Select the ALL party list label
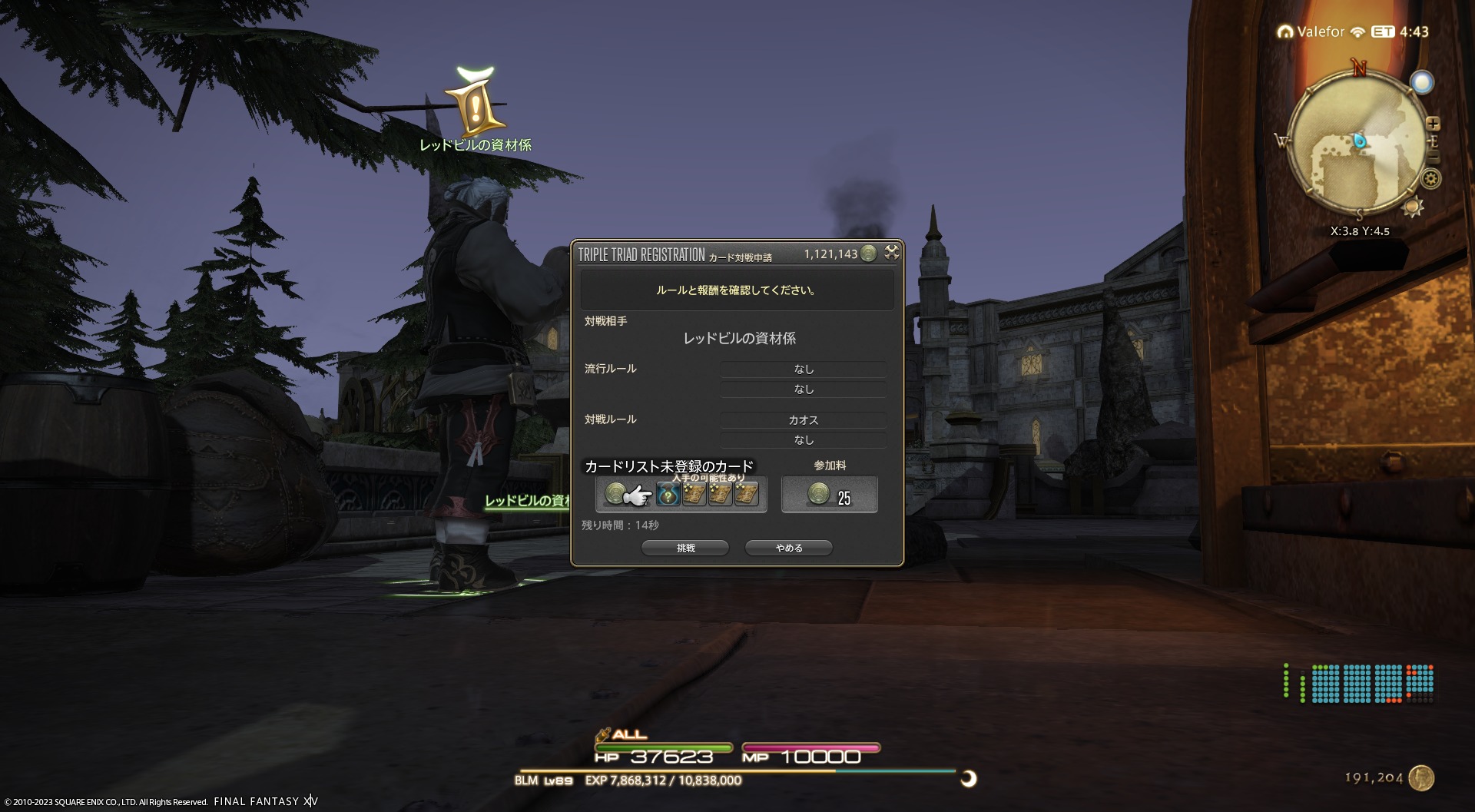 click(x=629, y=734)
